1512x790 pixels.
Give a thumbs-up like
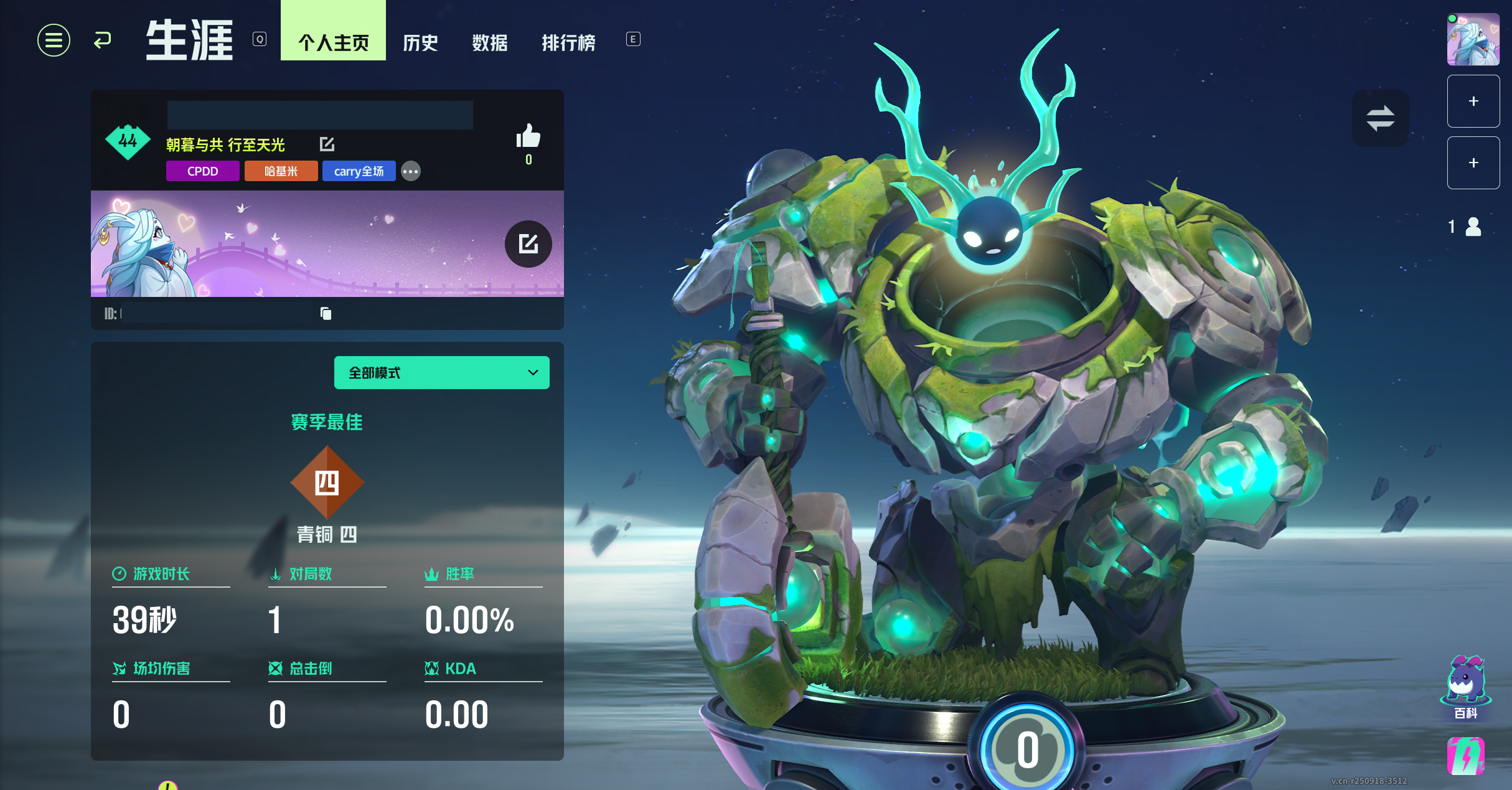[528, 136]
